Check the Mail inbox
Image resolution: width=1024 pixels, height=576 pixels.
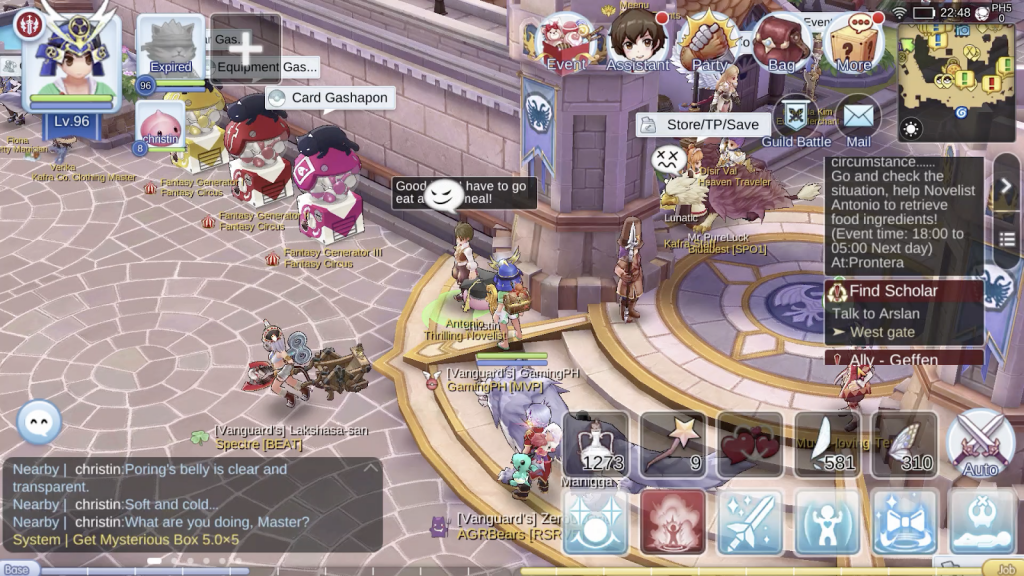coord(858,121)
